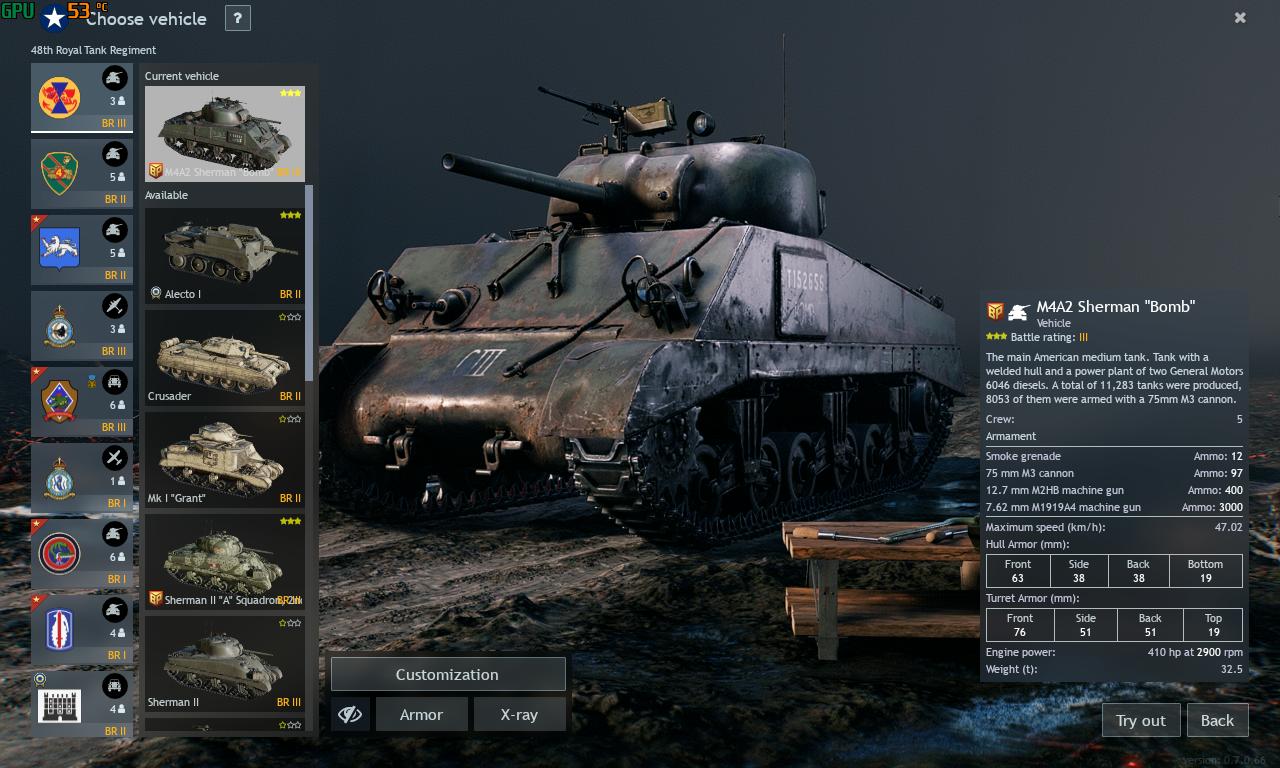Viewport: 1280px width, 768px height.
Task: Try out the selected tank
Action: pos(1140,721)
